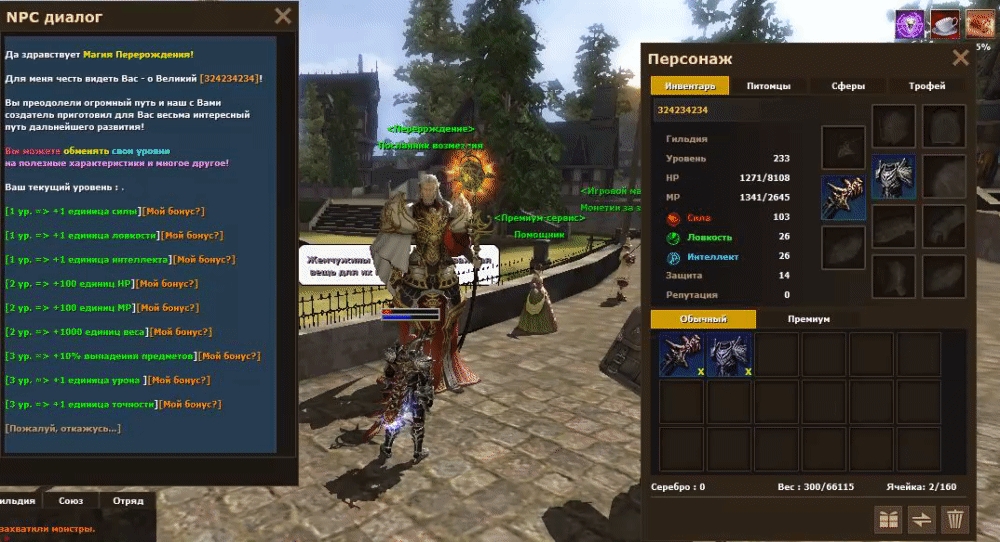
Task: Decline with "Пожалуй, откажусь..."
Action: tap(63, 428)
